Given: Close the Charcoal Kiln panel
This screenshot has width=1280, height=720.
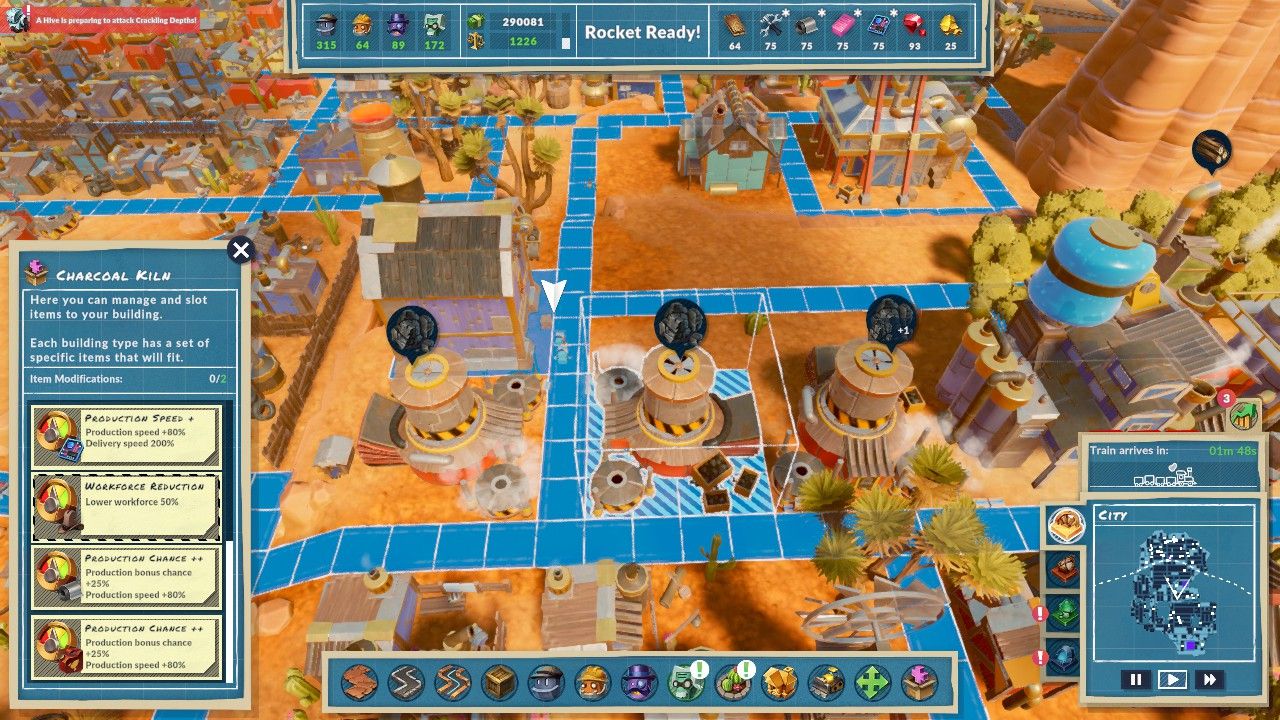Looking at the screenshot, I should click(x=240, y=250).
